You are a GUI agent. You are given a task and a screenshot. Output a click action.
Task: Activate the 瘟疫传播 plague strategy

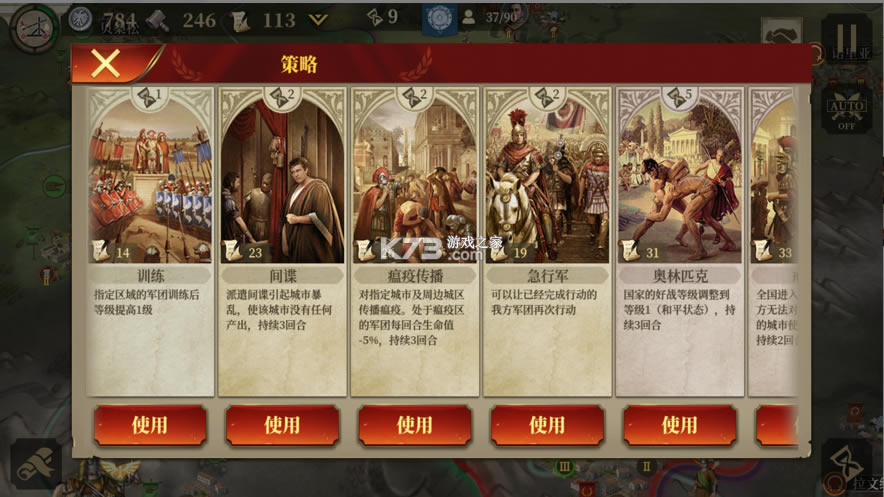click(414, 425)
